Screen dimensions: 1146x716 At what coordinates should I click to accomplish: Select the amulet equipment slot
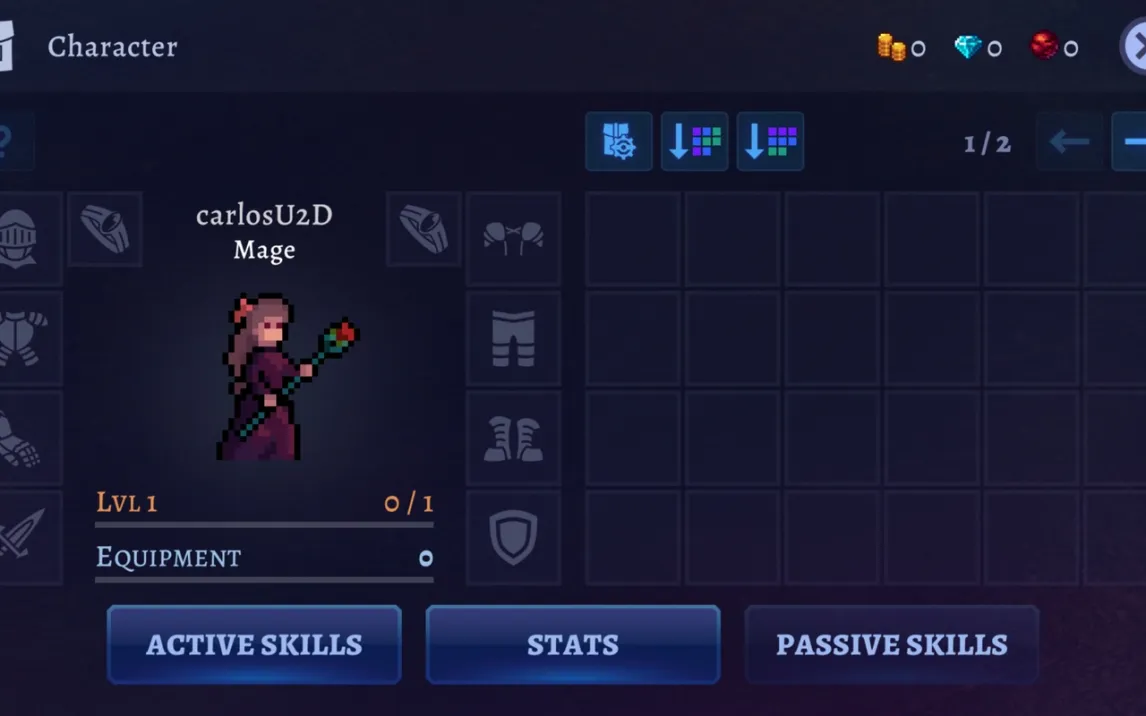[513, 238]
